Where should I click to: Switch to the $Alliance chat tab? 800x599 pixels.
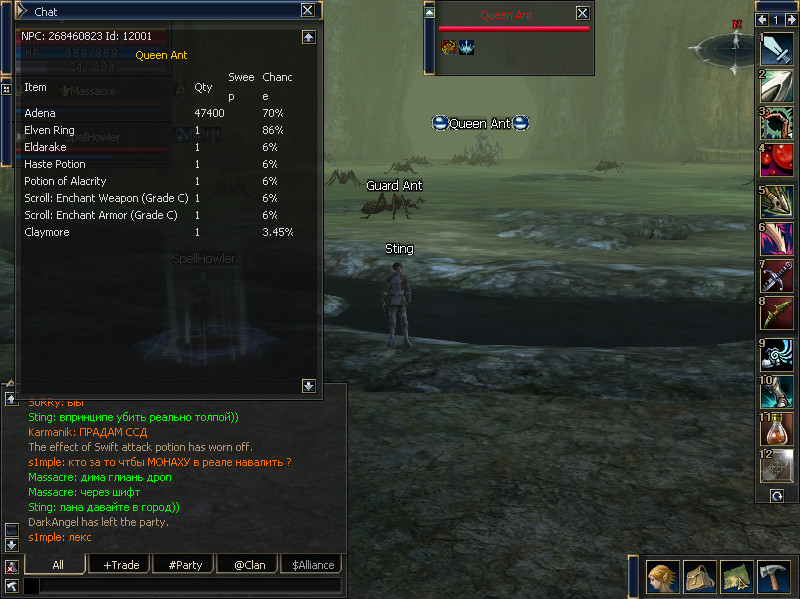point(311,565)
